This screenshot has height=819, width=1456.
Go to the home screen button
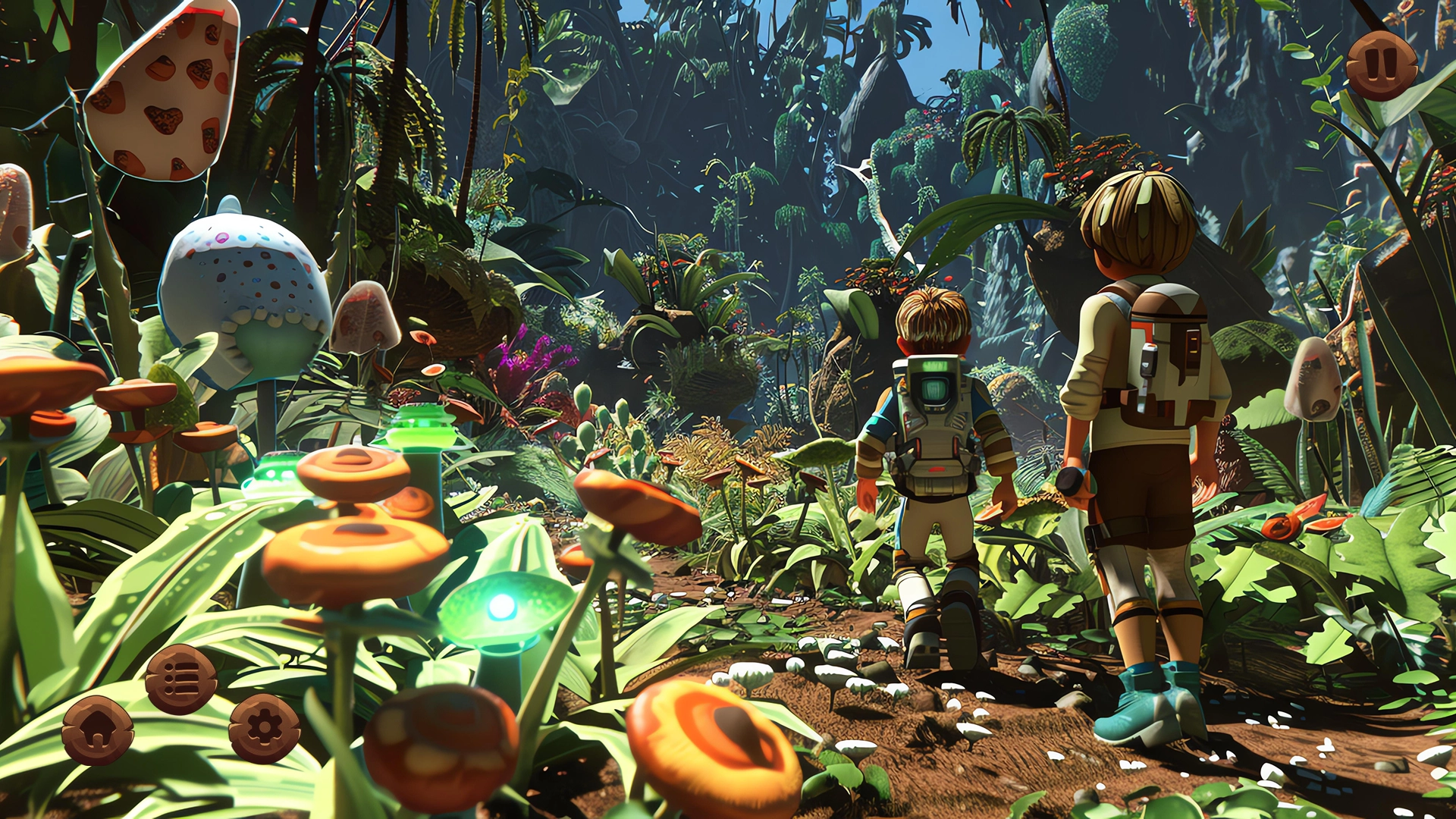pyautogui.click(x=98, y=730)
